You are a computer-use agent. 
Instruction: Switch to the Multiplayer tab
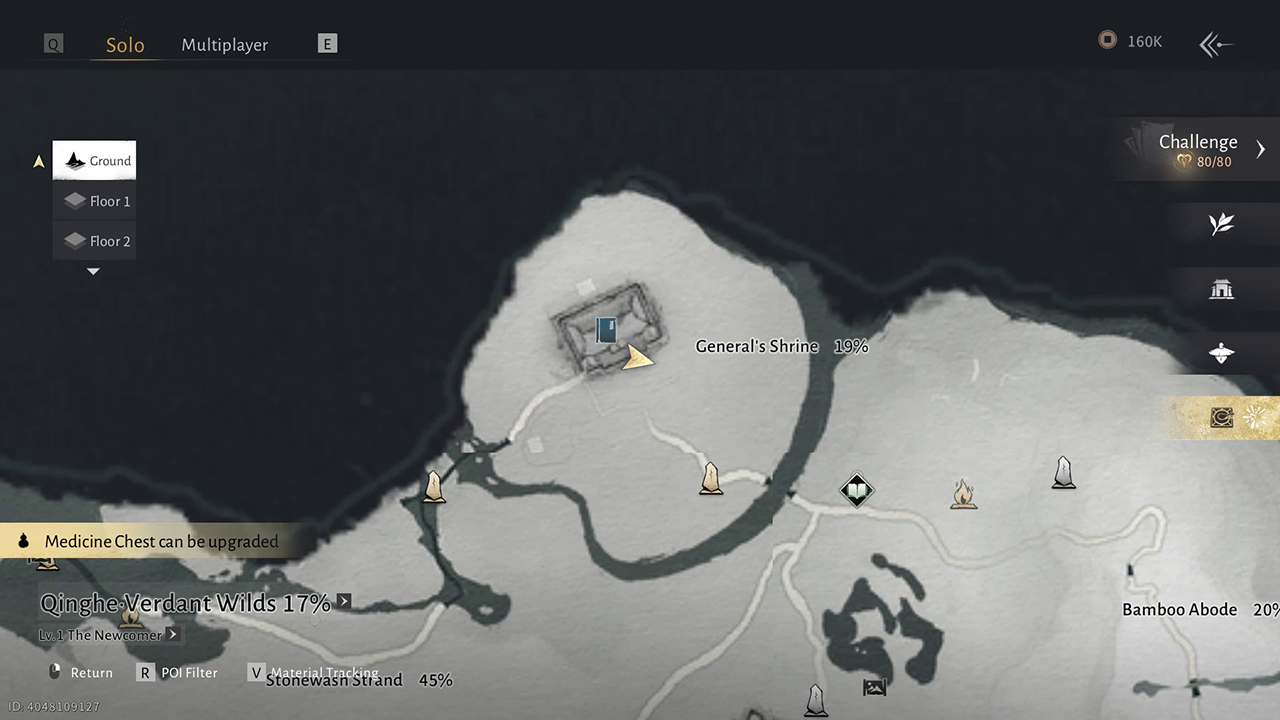pos(224,45)
